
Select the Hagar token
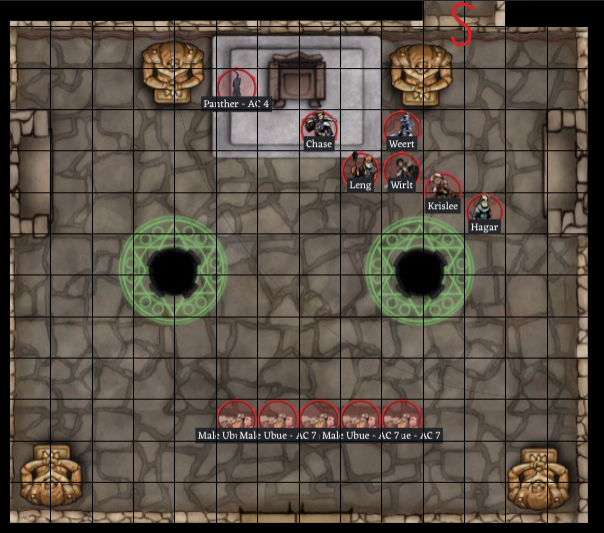pos(483,209)
